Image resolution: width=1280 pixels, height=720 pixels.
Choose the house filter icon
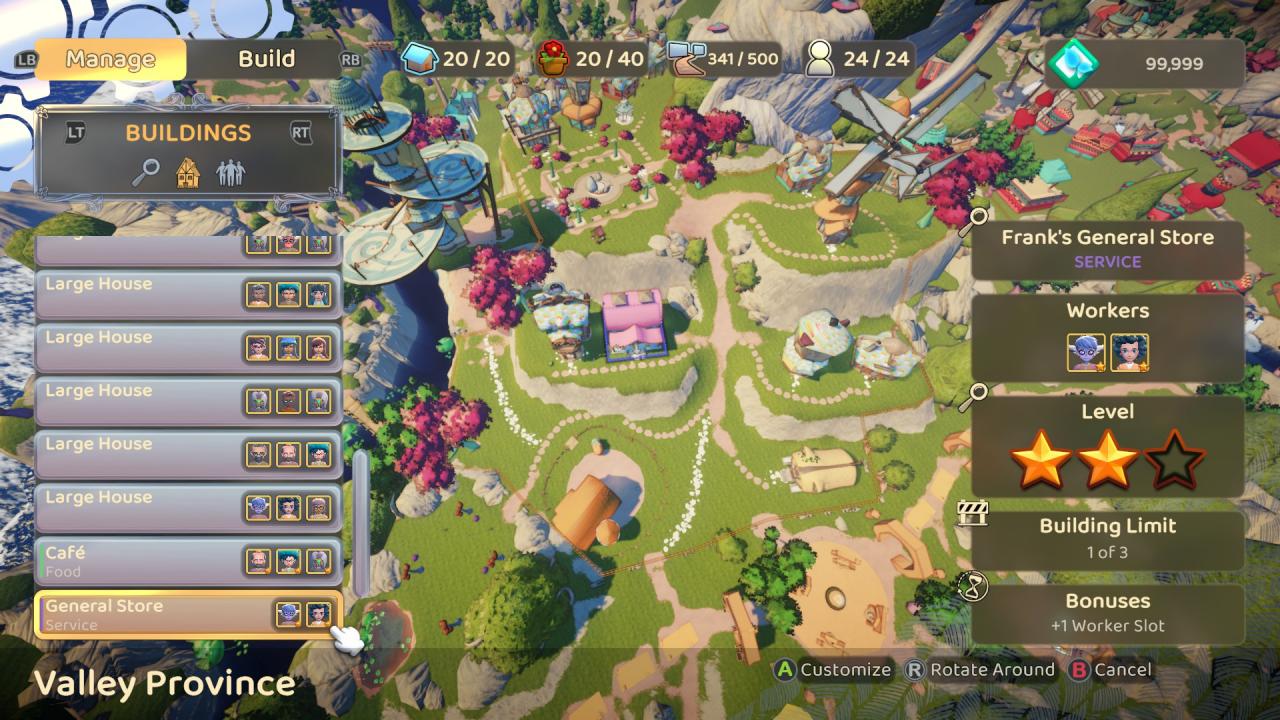click(188, 173)
